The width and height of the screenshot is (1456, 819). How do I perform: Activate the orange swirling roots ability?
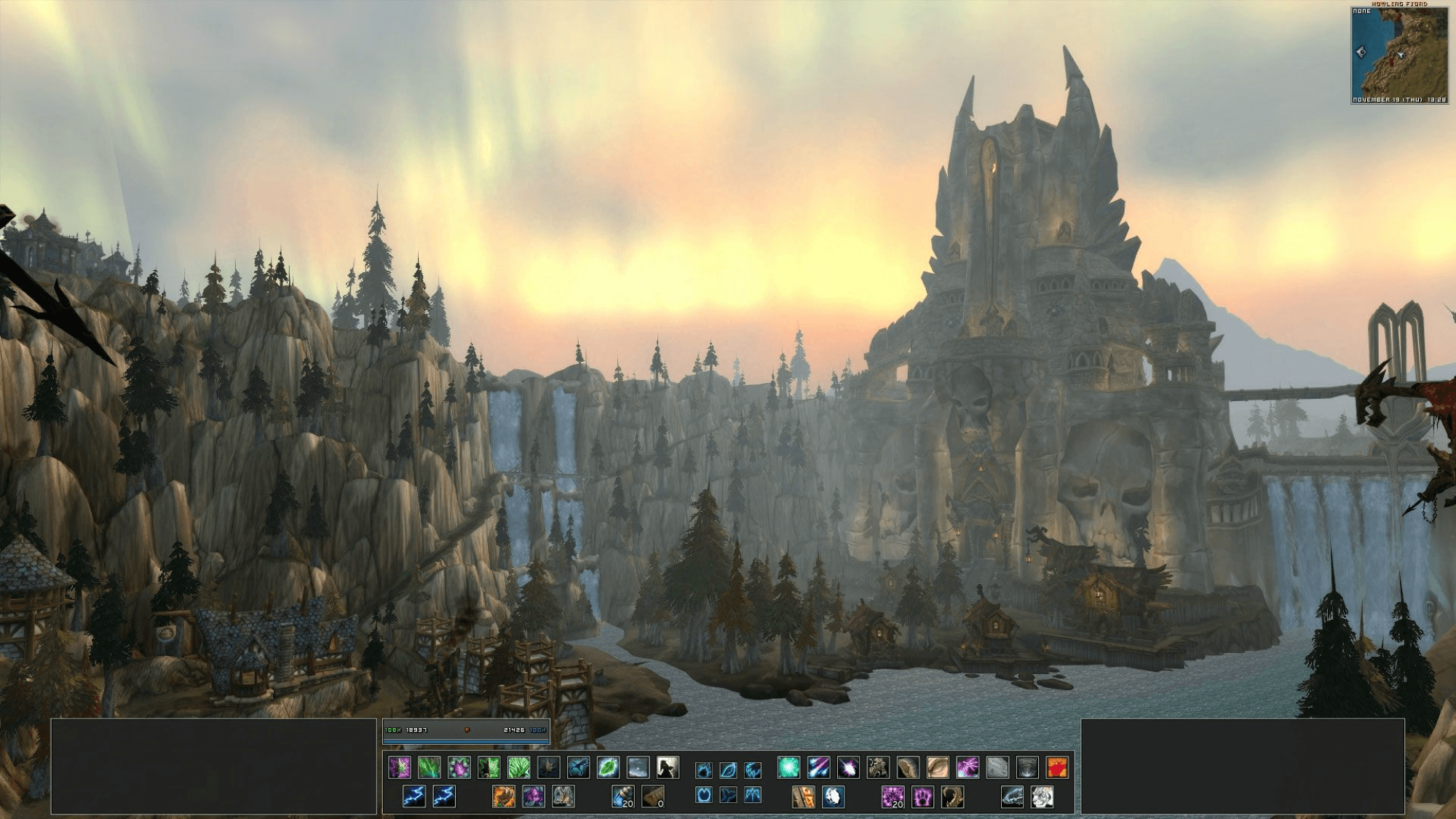click(503, 796)
